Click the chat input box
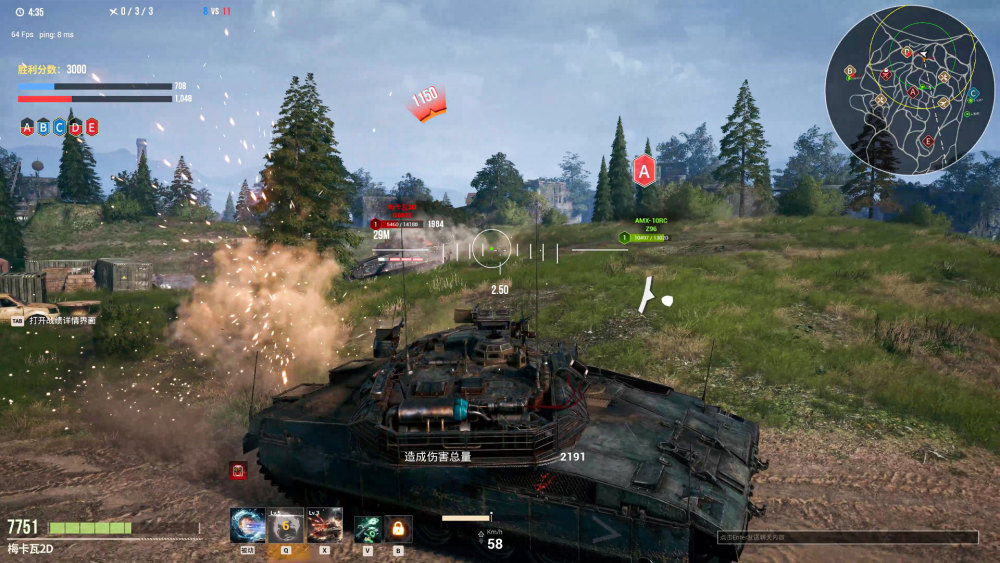1000x563 pixels. [847, 537]
